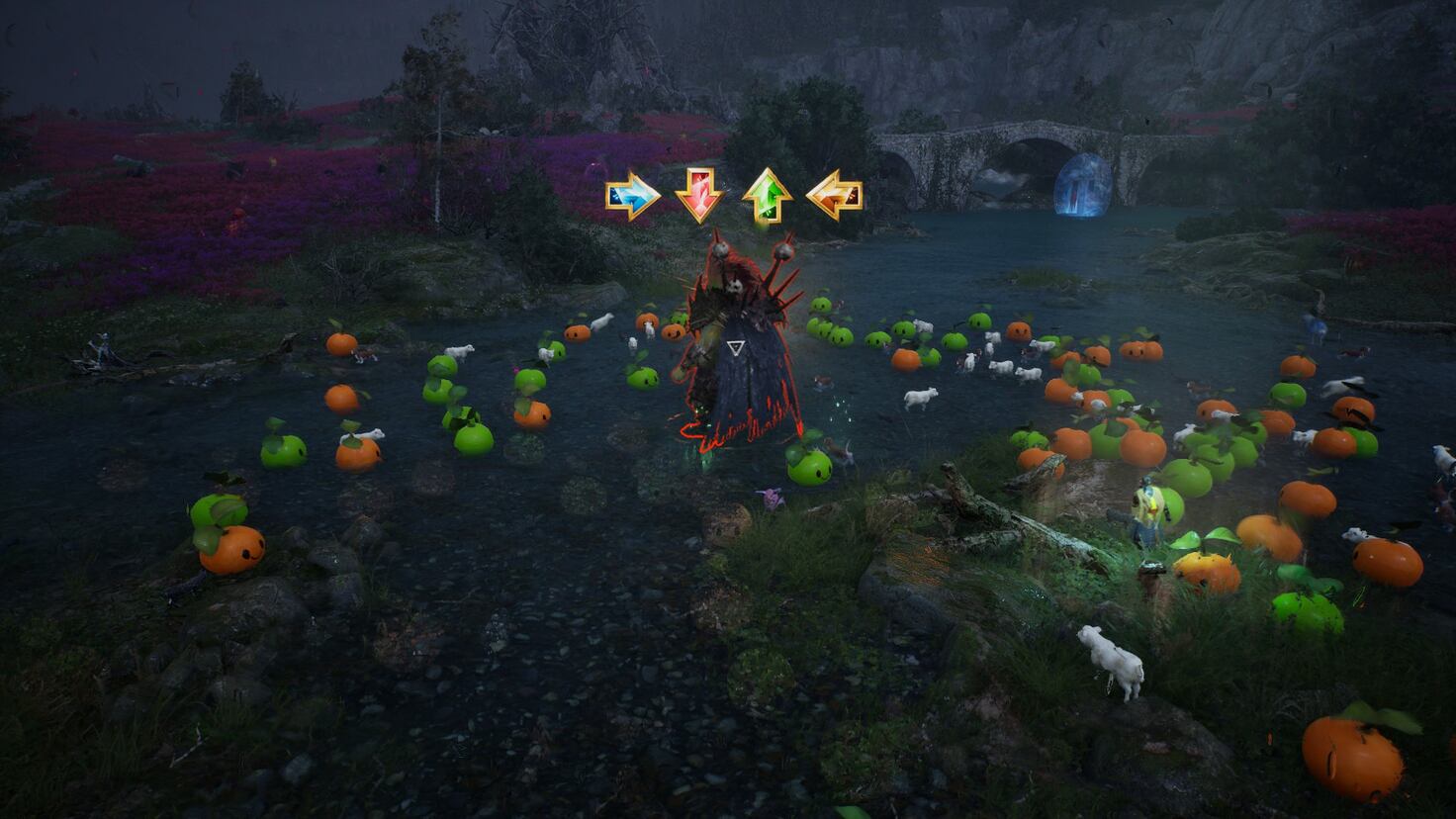Select the green up-arrow command icon
Screen dimensions: 1456x819
771,195
